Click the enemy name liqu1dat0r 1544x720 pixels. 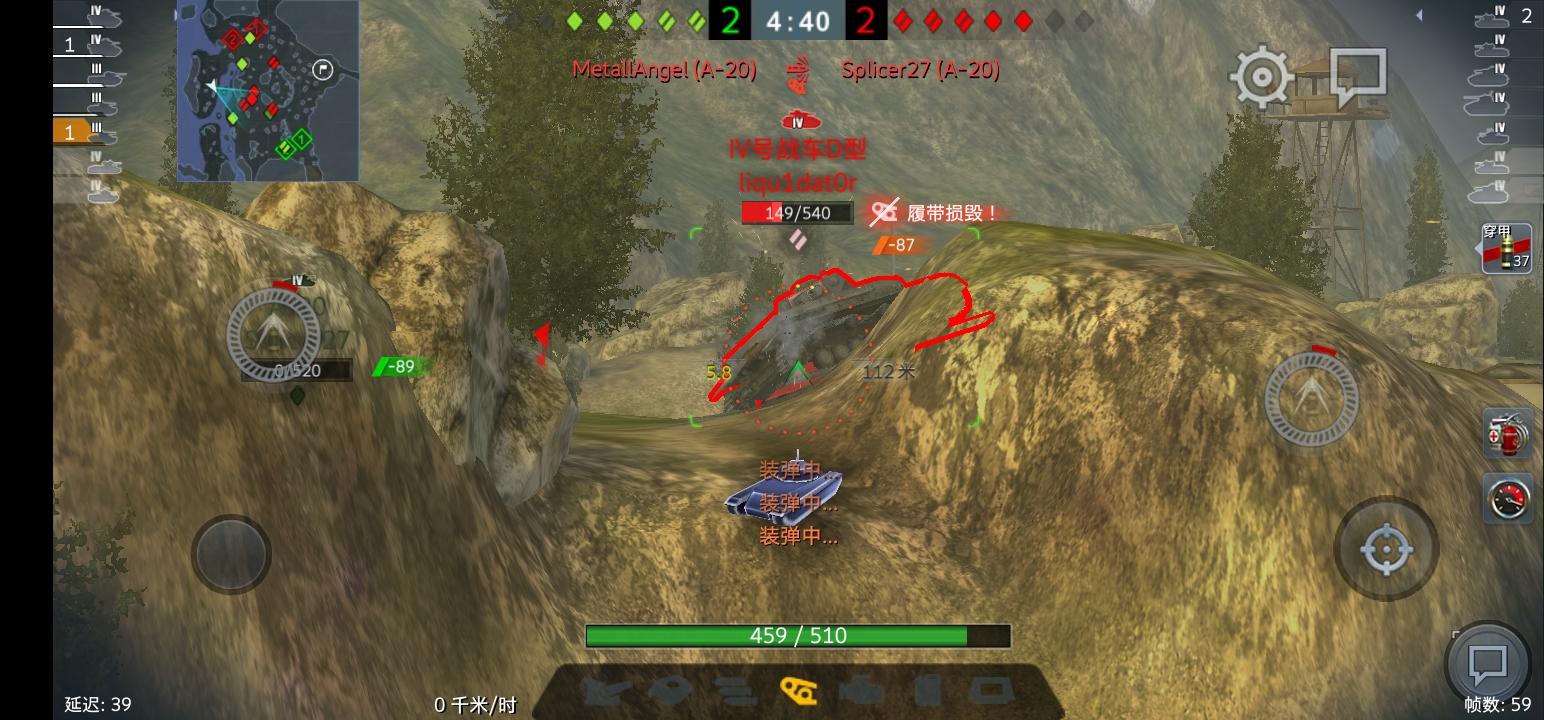coord(797,184)
